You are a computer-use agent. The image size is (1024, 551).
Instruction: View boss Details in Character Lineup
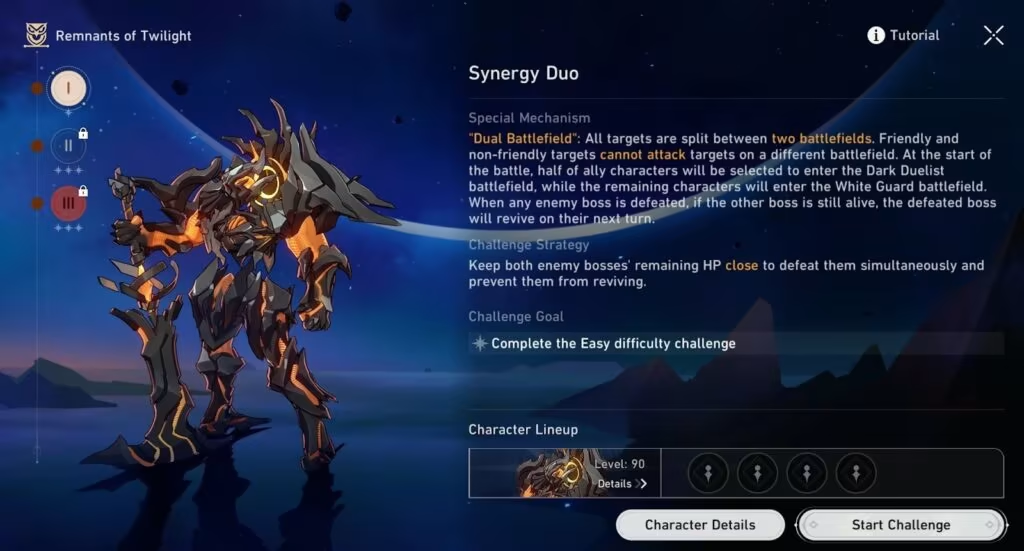click(x=622, y=484)
